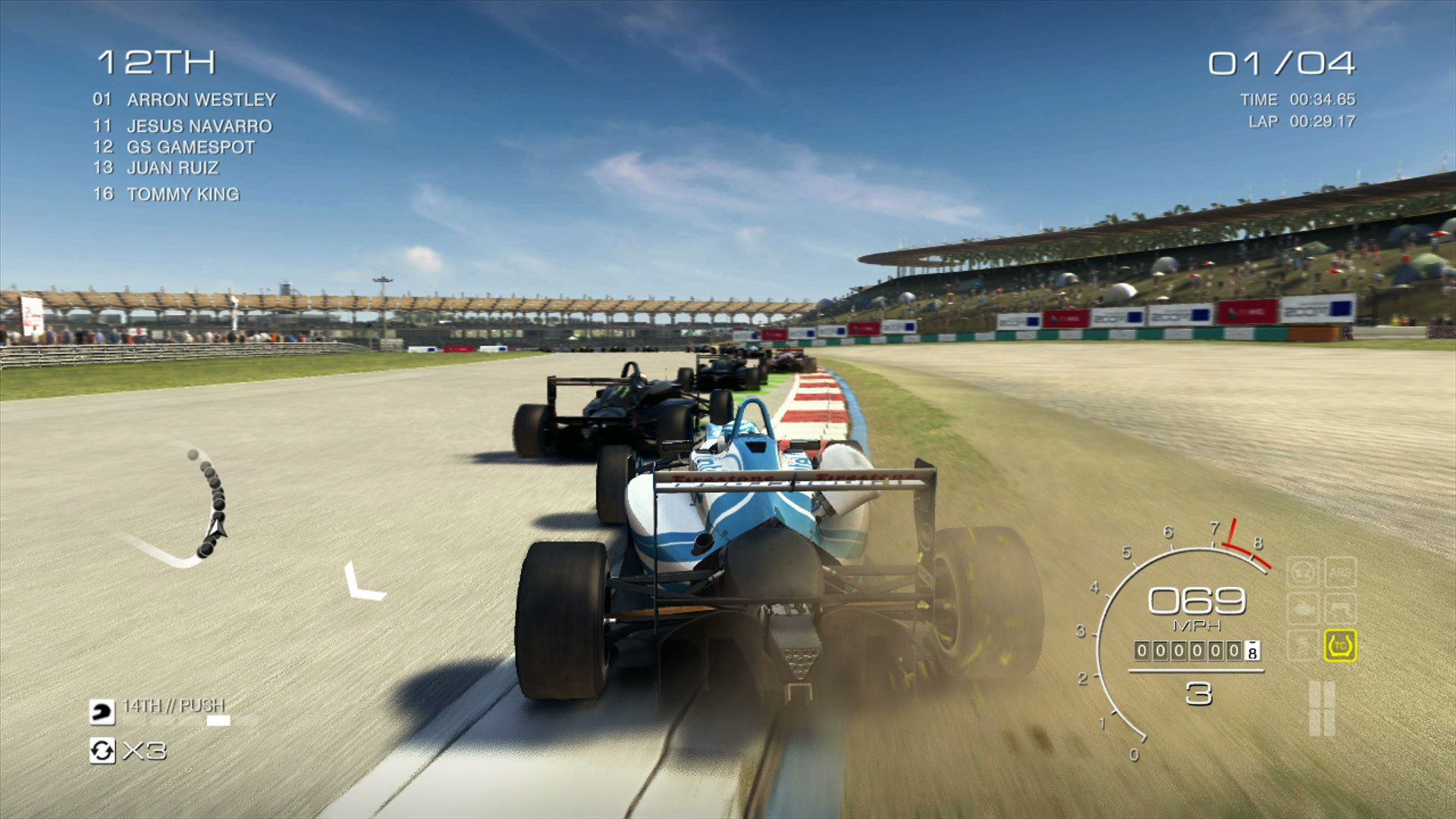Select leader ARRON WESTLEY in standings
This screenshot has width=1456, height=819.
tap(201, 99)
